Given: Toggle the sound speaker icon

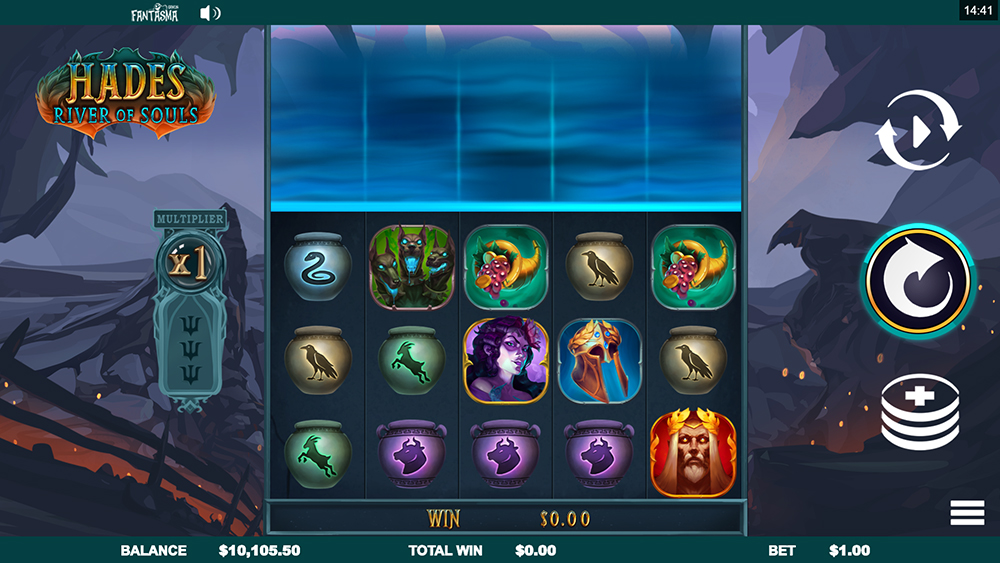Looking at the screenshot, I should click(x=210, y=13).
